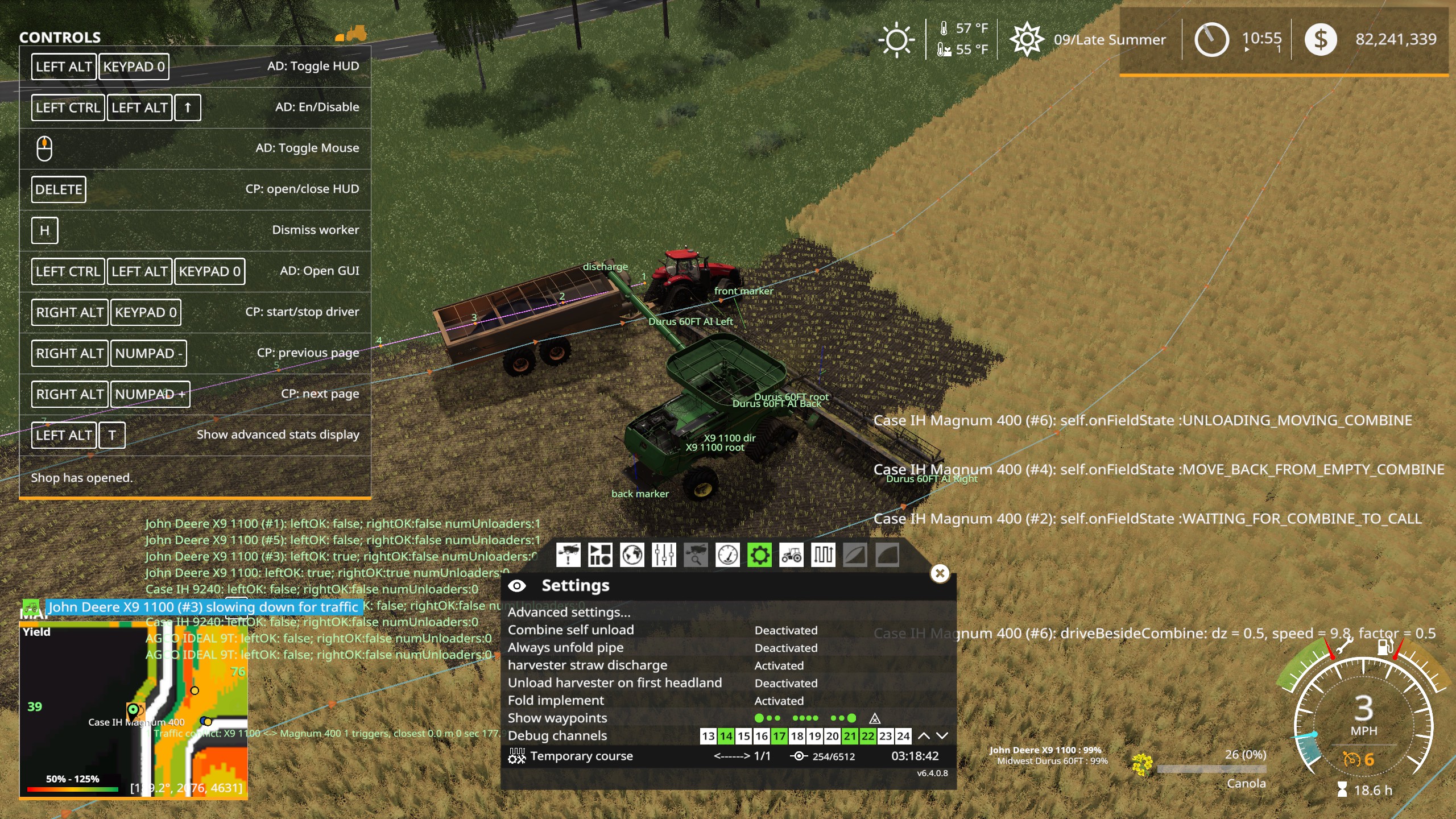Close the Courseplay HUD with the X button

[941, 574]
